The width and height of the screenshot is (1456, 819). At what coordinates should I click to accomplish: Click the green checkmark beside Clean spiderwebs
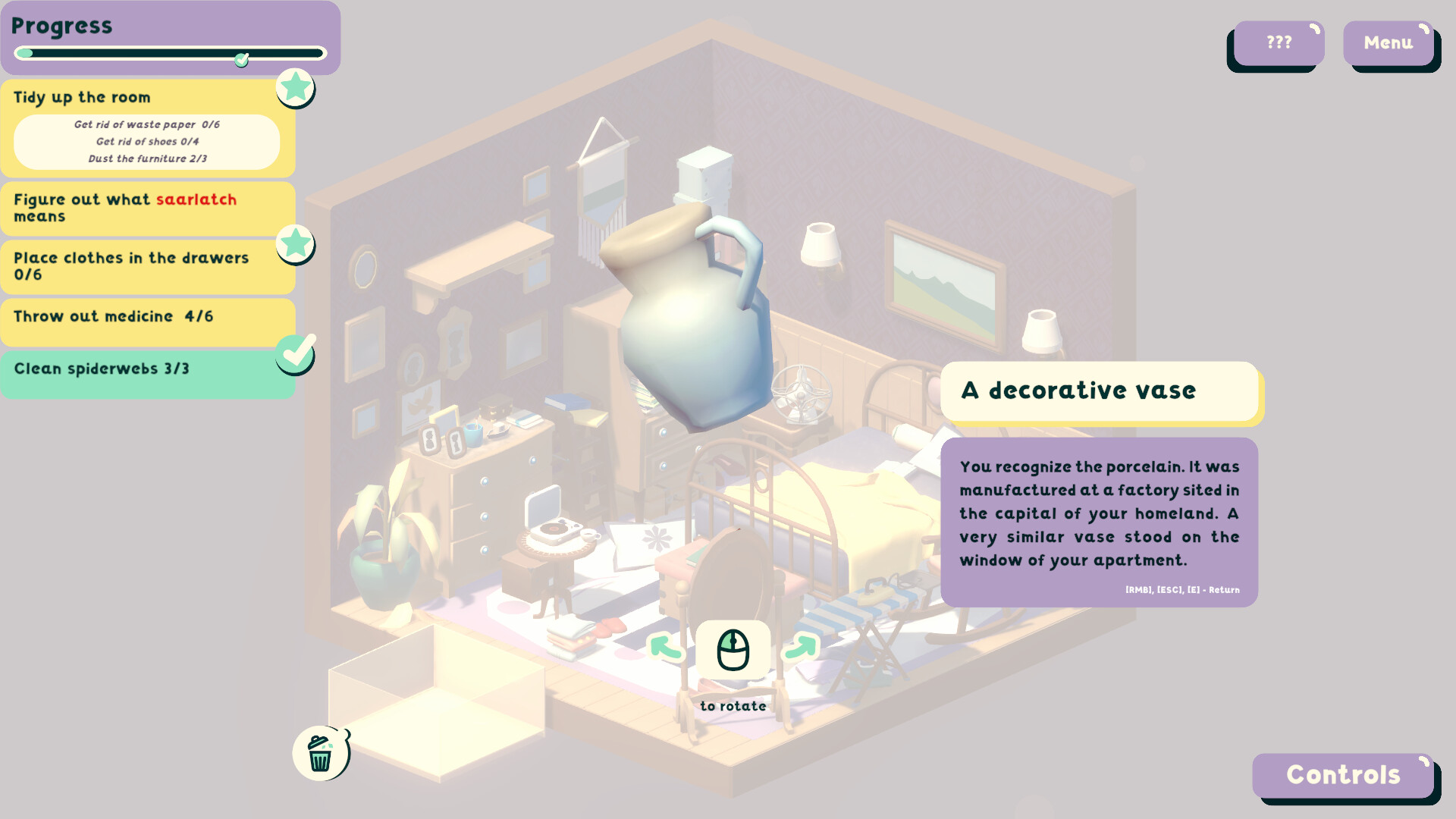(x=295, y=353)
